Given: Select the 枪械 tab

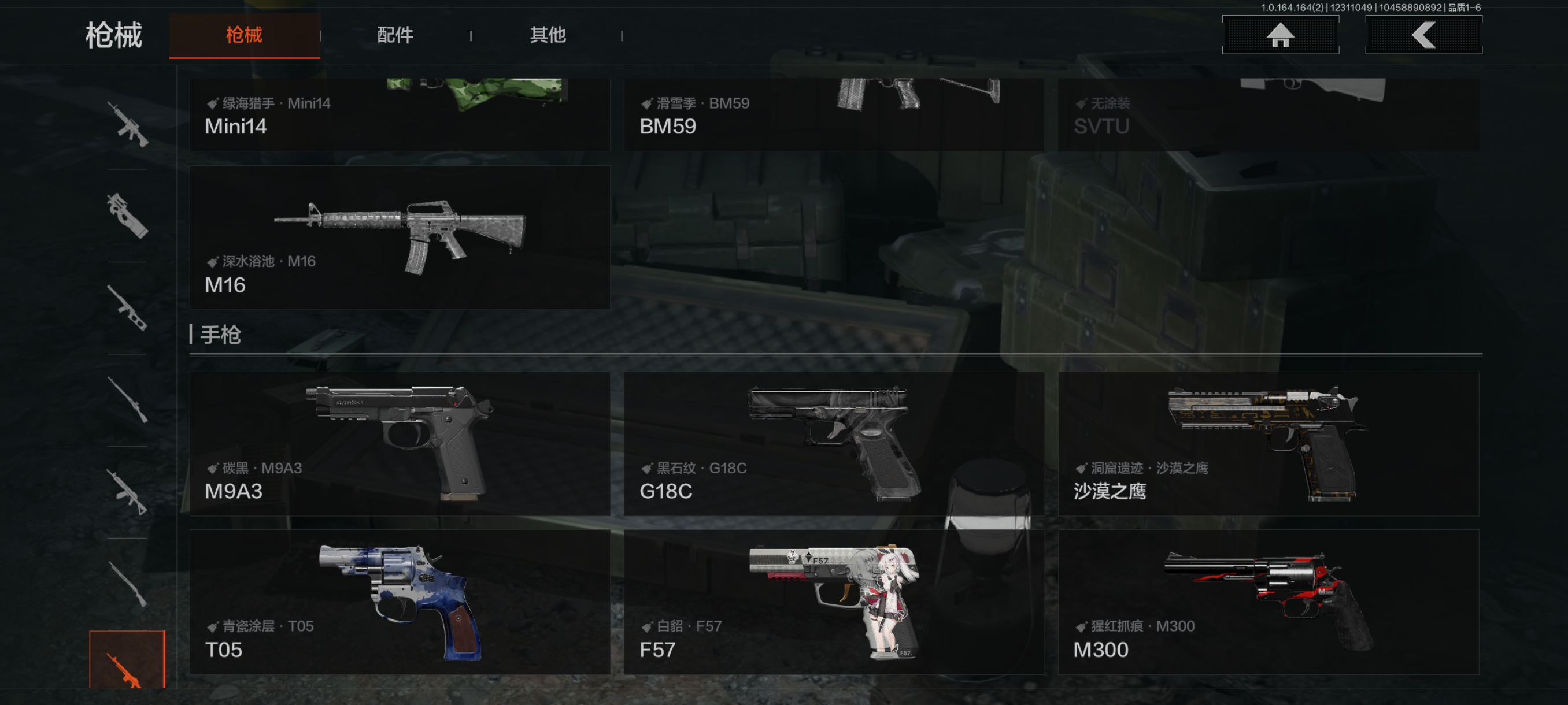Looking at the screenshot, I should [244, 35].
